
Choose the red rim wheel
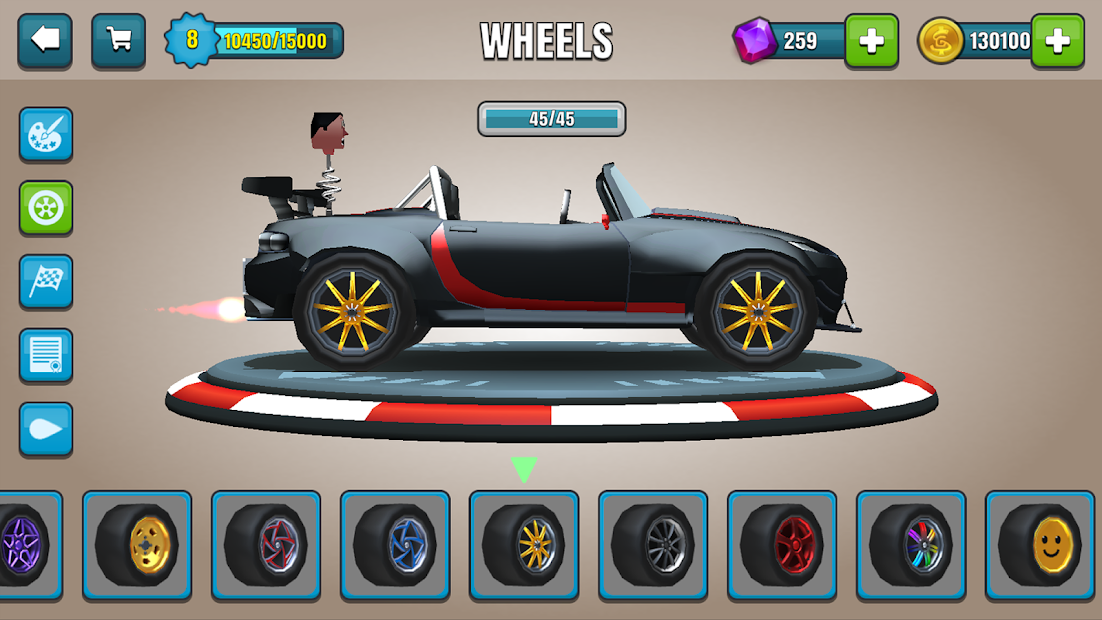point(782,545)
